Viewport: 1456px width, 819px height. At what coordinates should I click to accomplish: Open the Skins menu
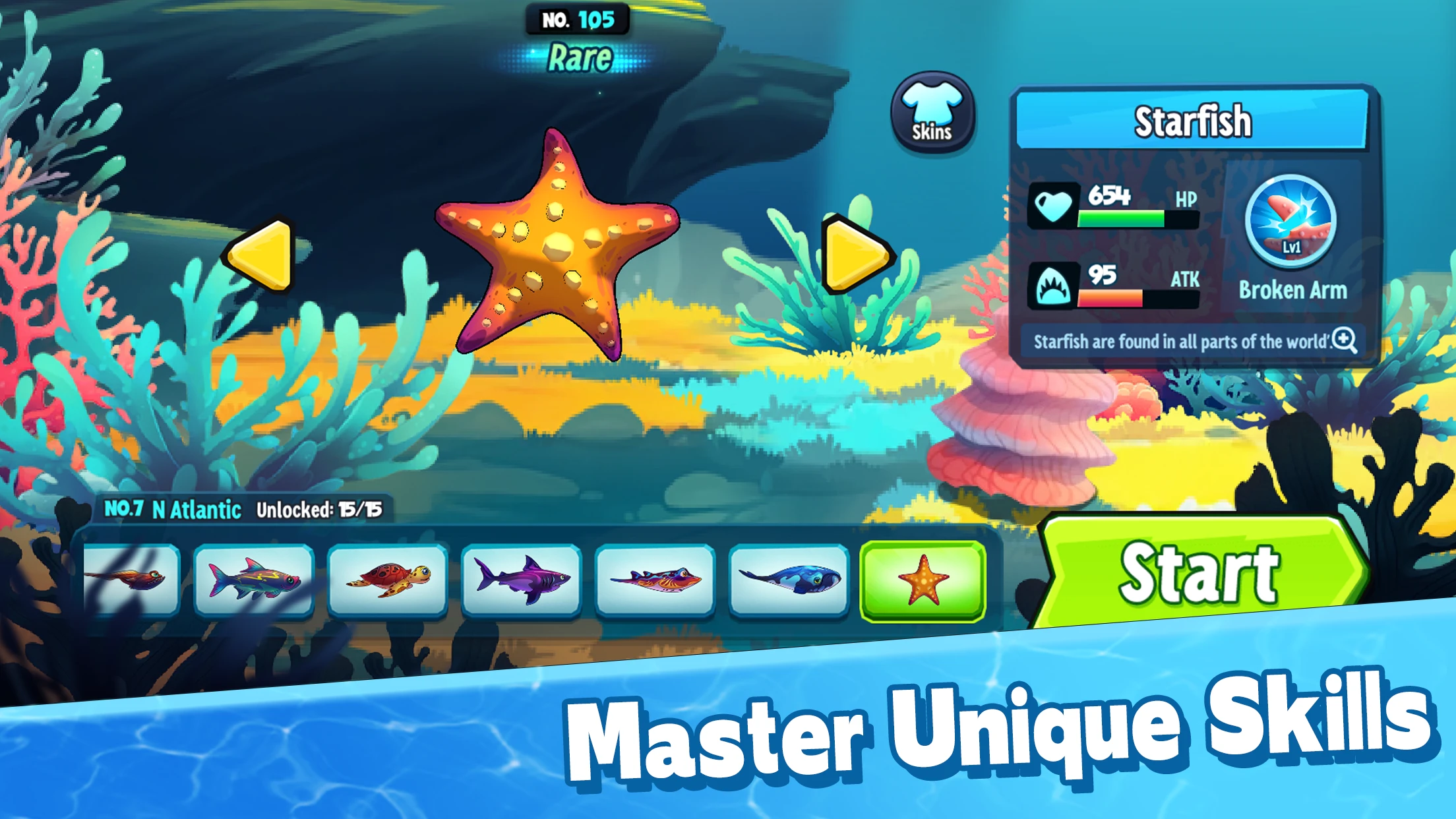(932, 113)
